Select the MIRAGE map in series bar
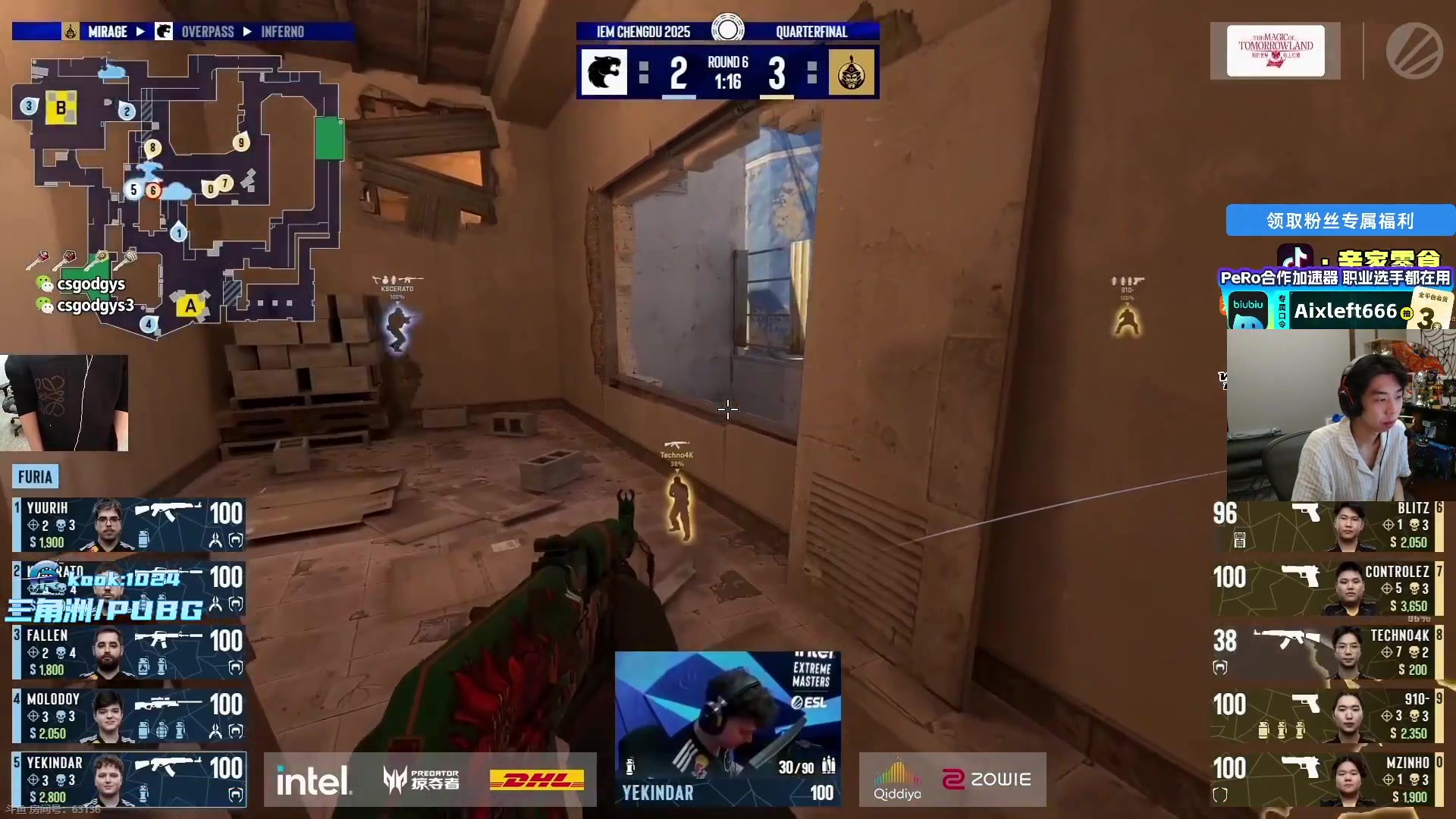 (107, 32)
